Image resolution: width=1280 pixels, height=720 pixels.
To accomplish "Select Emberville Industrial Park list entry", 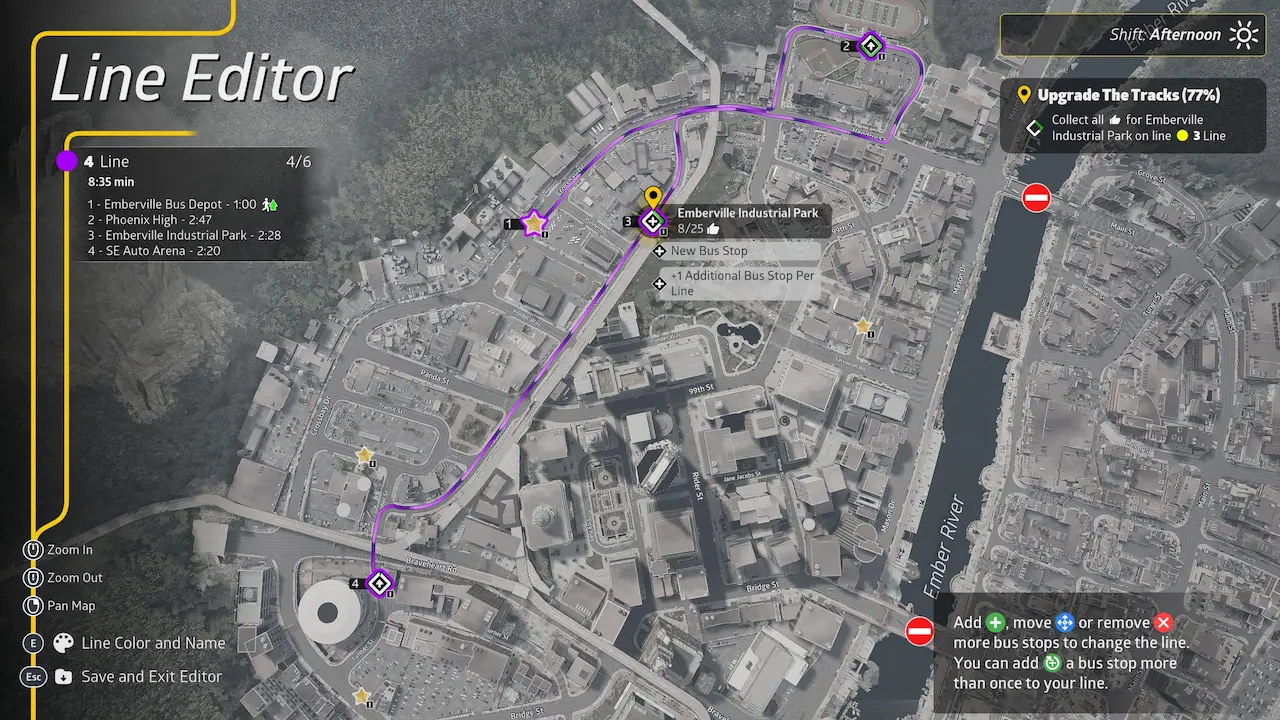I will 184,235.
